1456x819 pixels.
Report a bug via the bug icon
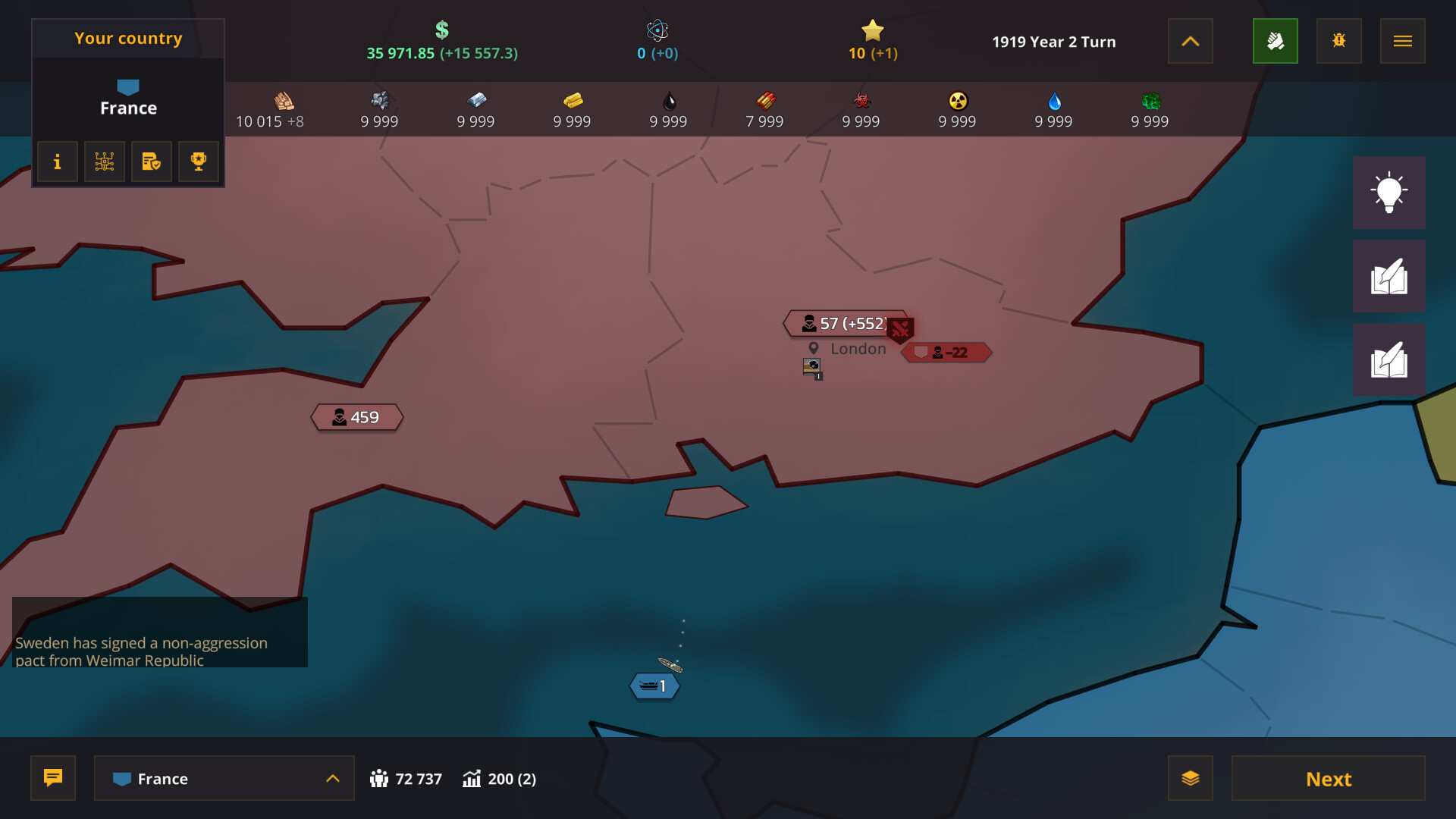(1339, 41)
